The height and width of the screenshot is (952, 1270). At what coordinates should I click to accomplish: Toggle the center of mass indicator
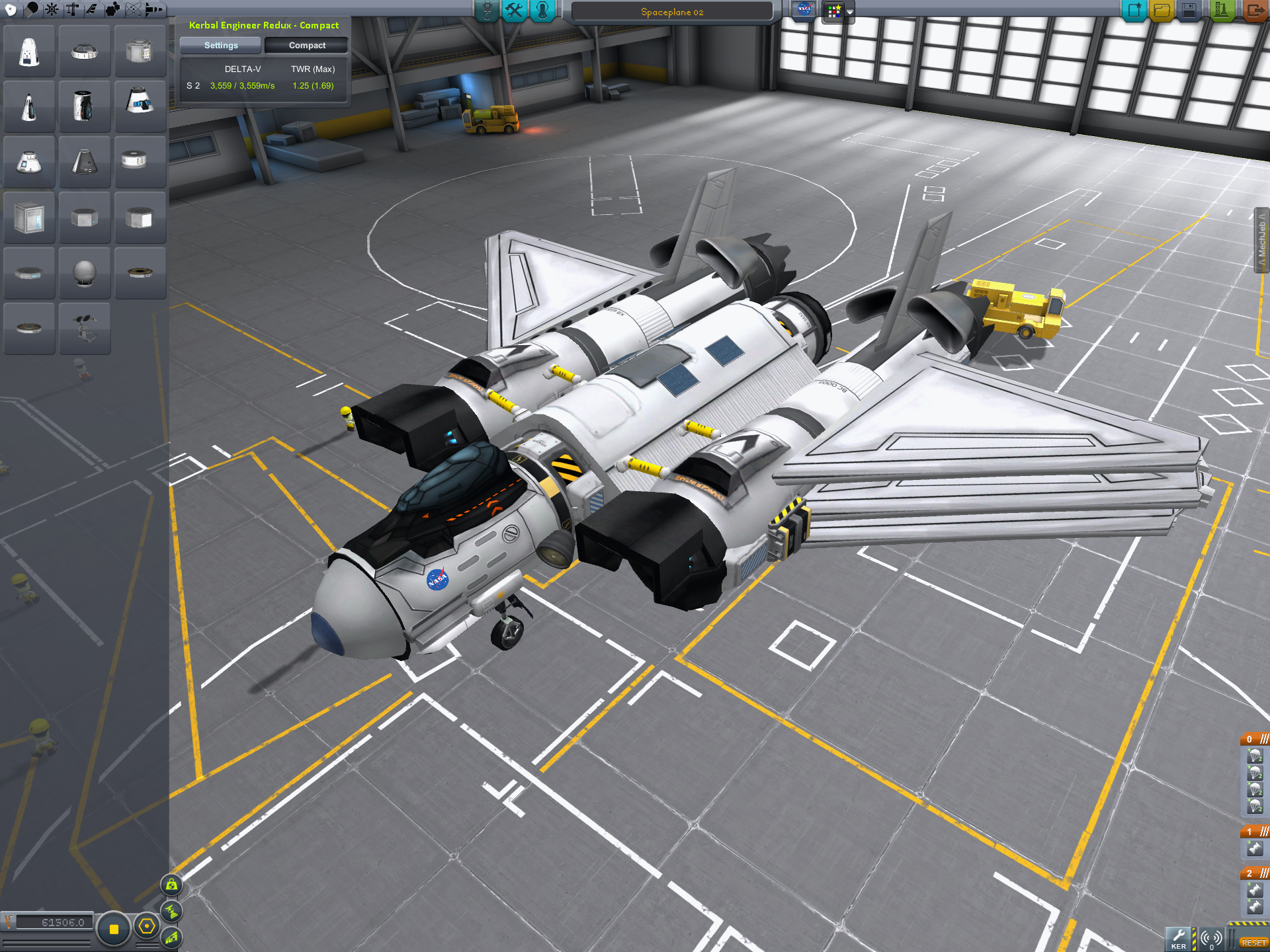click(172, 885)
